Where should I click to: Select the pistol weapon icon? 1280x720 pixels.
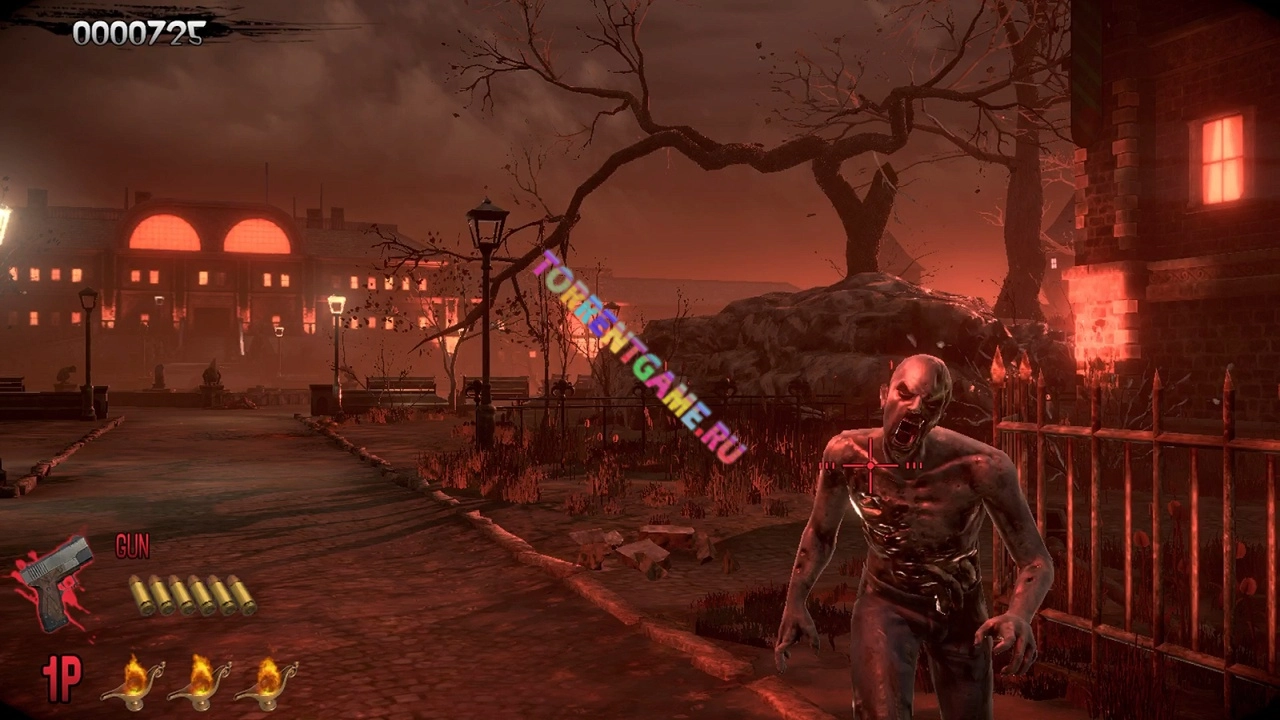tap(55, 581)
